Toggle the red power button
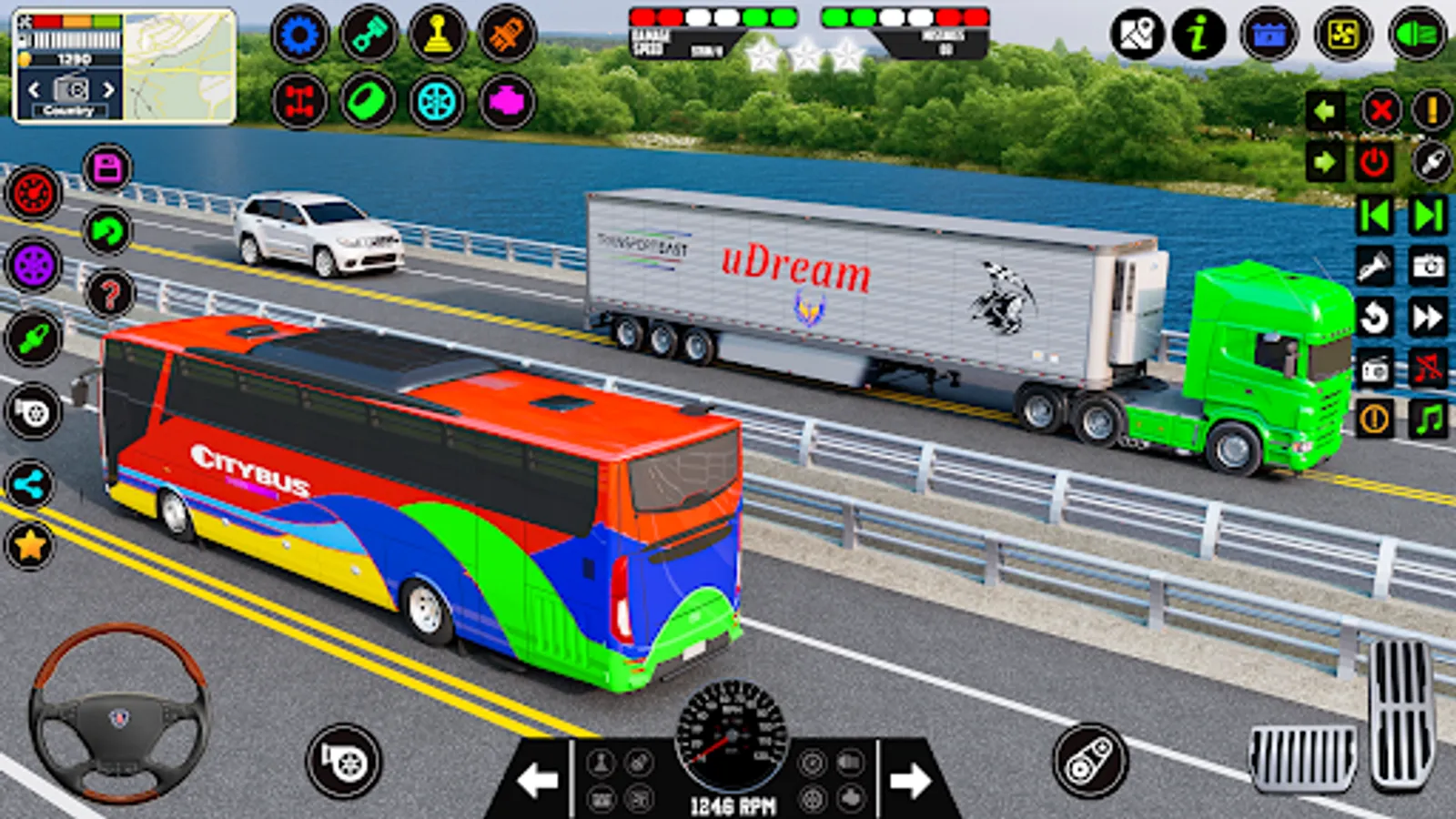 1374,163
